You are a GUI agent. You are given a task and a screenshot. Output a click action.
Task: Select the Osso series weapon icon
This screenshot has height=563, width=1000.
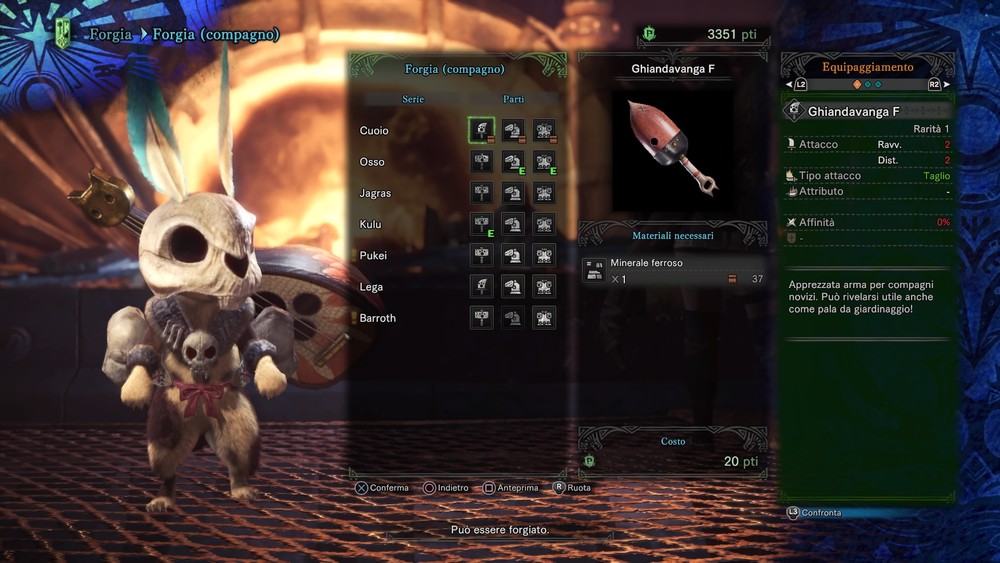tap(481, 162)
